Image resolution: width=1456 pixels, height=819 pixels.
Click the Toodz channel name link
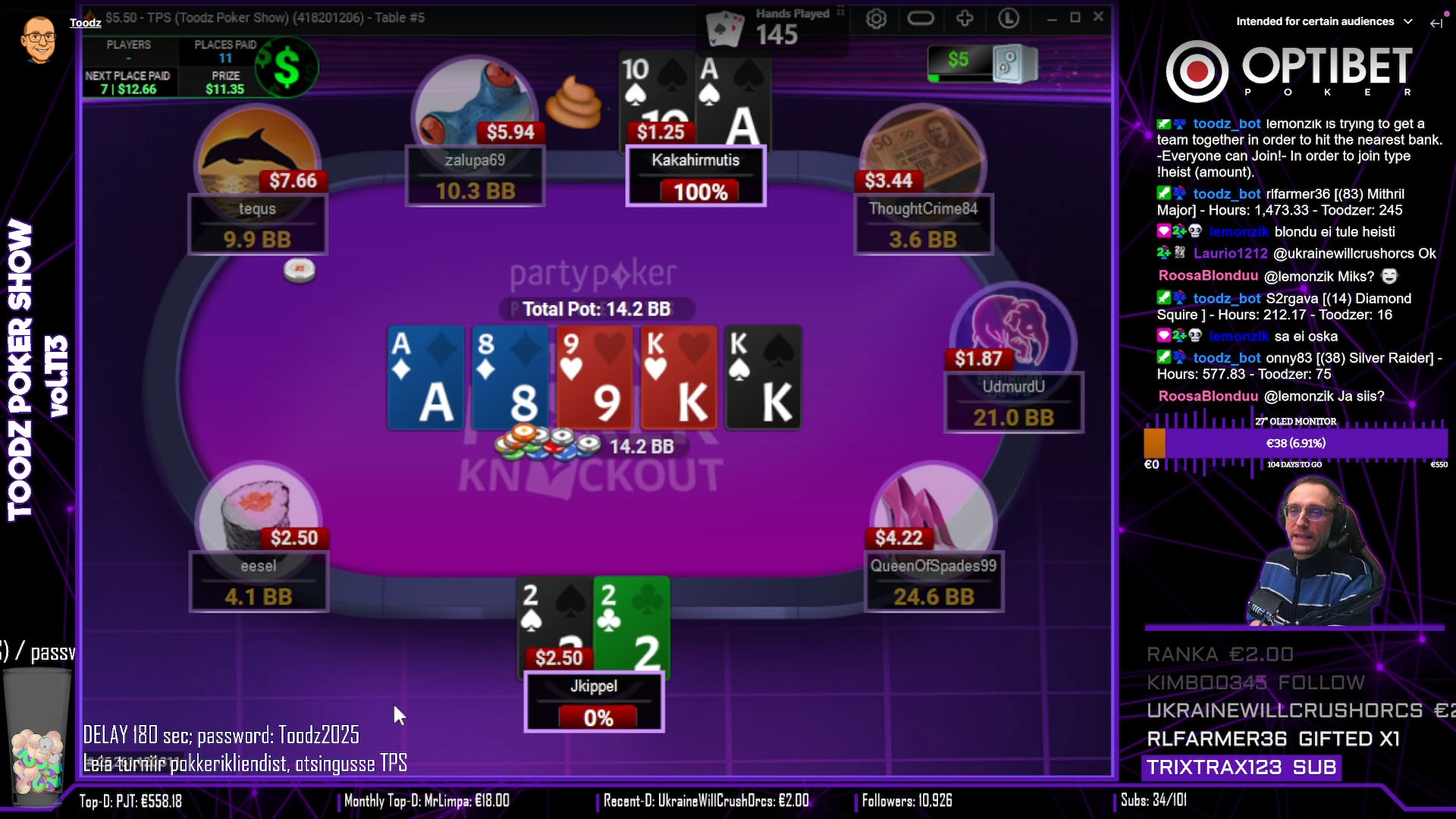click(86, 23)
